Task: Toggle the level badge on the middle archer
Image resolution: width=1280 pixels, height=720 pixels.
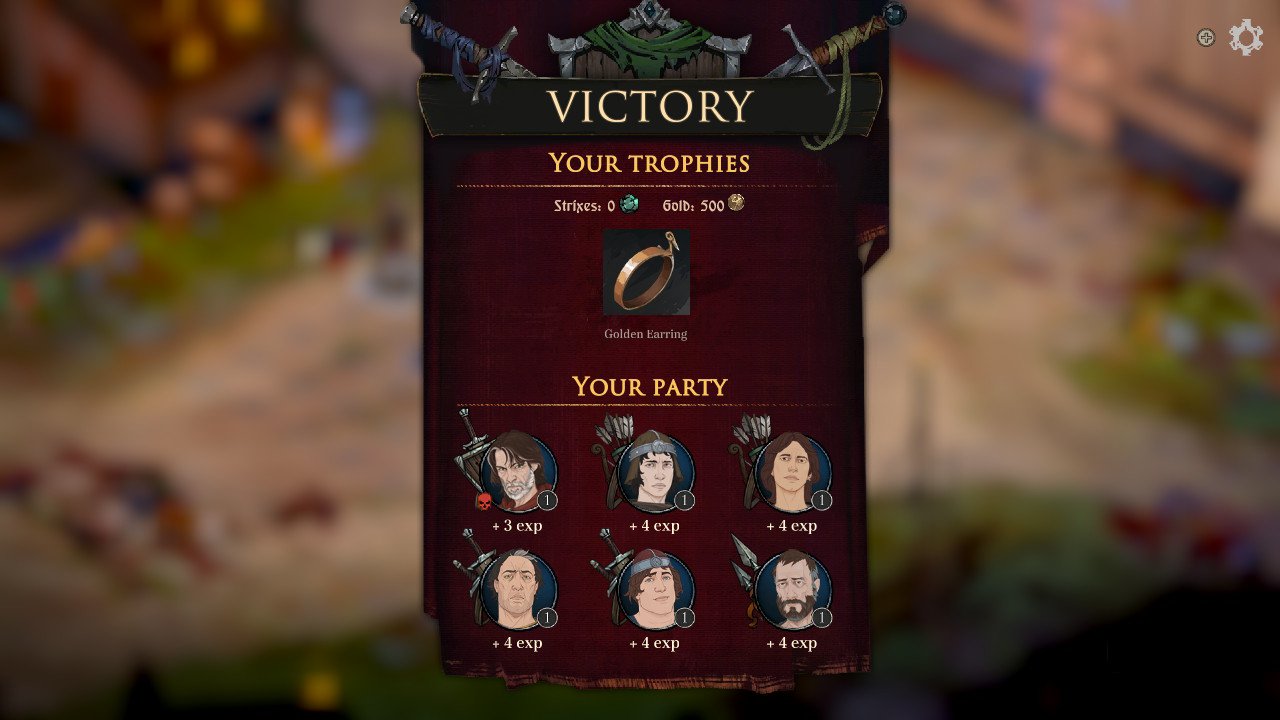Action: pos(685,498)
